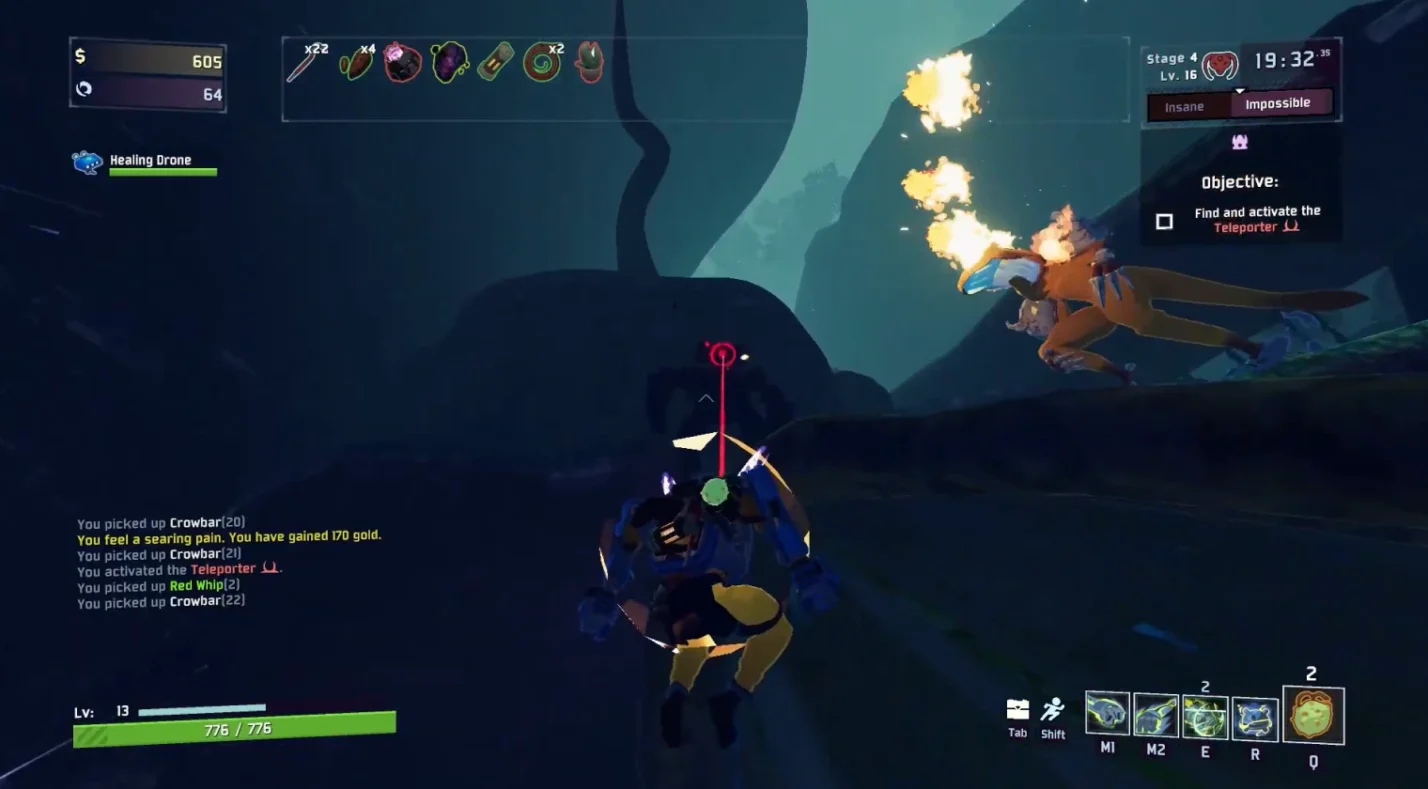The height and width of the screenshot is (789, 1428).
Task: Use the M2 Grapple Fist skill
Action: point(1155,715)
